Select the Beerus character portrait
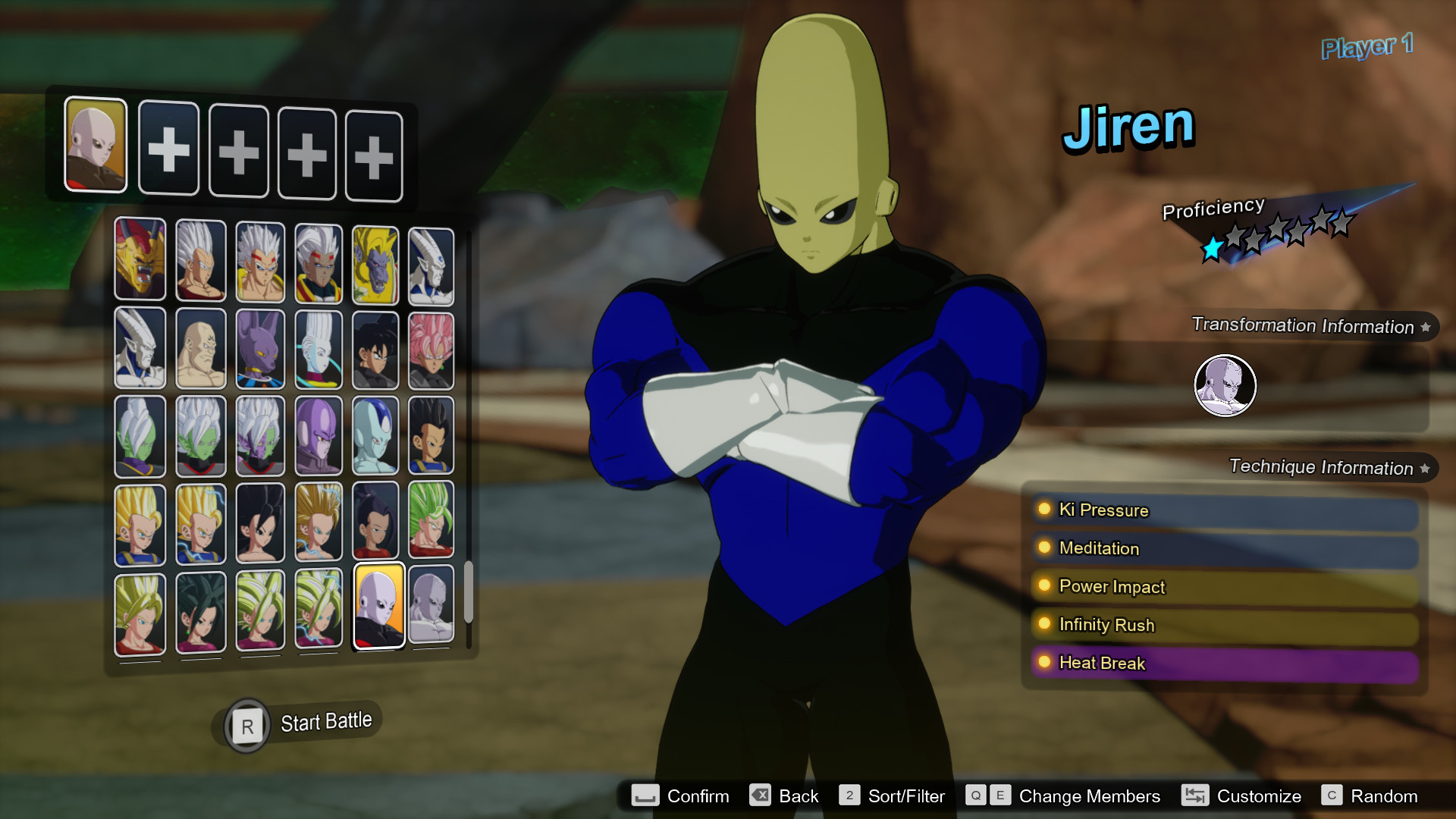This screenshot has height=819, width=1456. (260, 350)
